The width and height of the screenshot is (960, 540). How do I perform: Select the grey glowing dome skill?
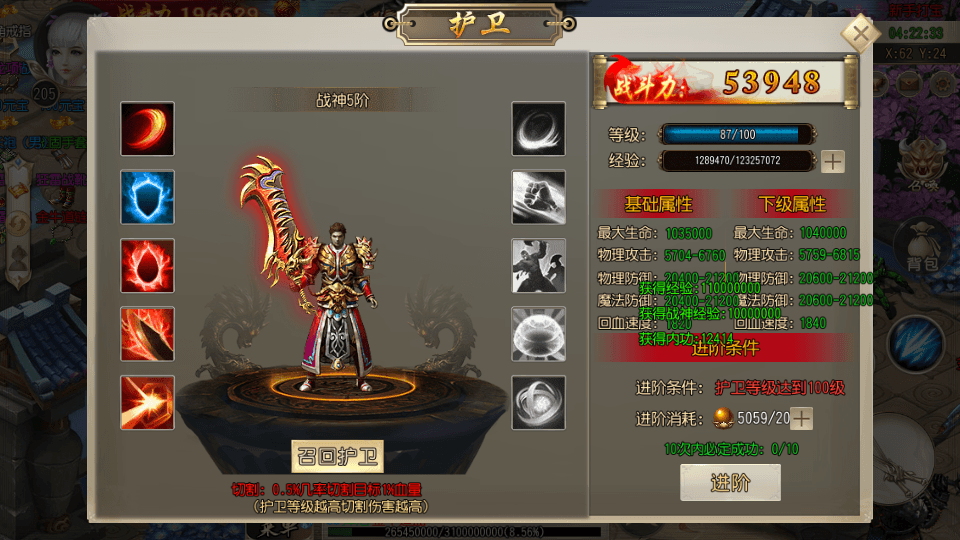pos(538,333)
